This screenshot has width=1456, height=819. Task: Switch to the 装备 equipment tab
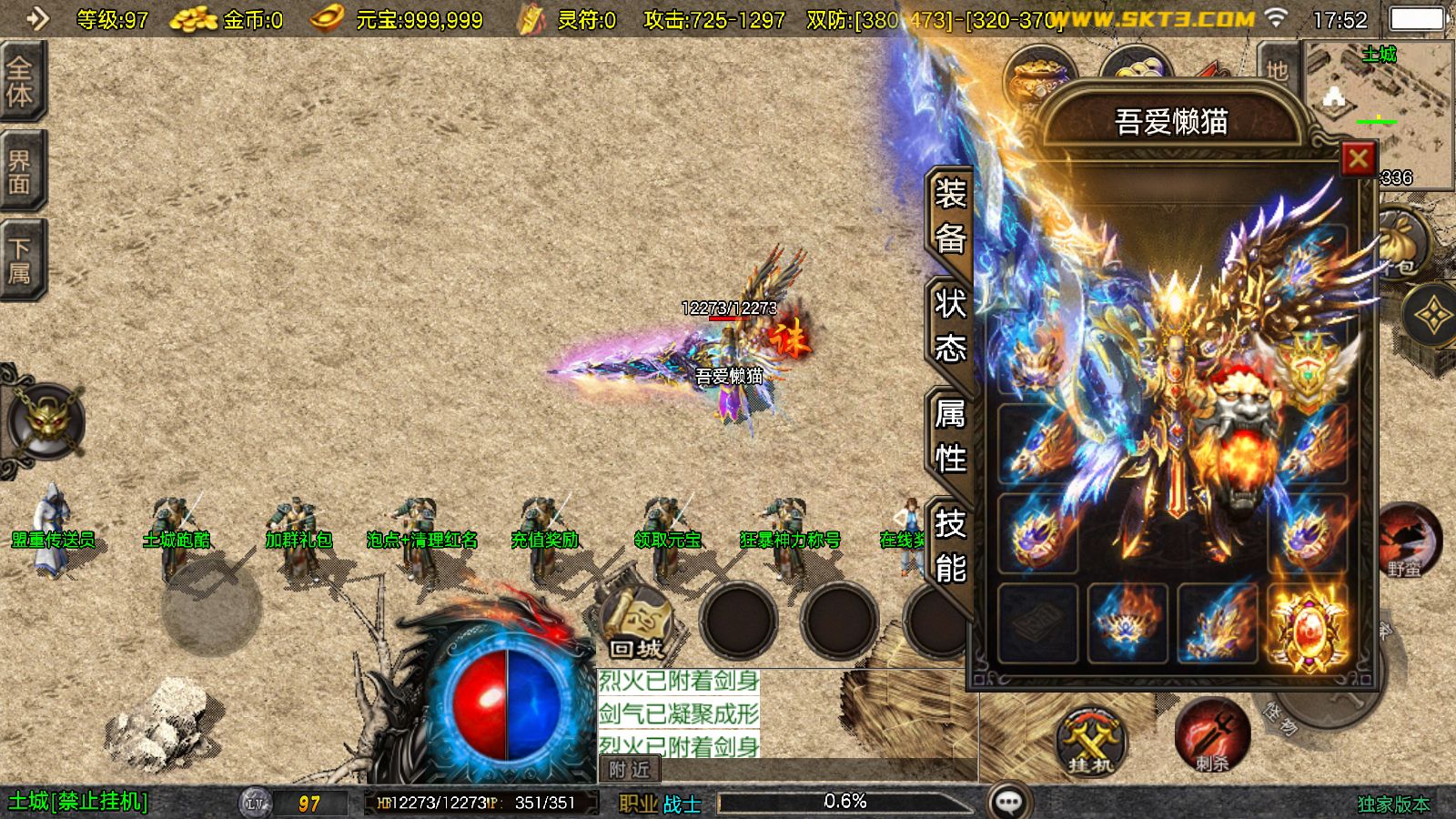coord(950,217)
